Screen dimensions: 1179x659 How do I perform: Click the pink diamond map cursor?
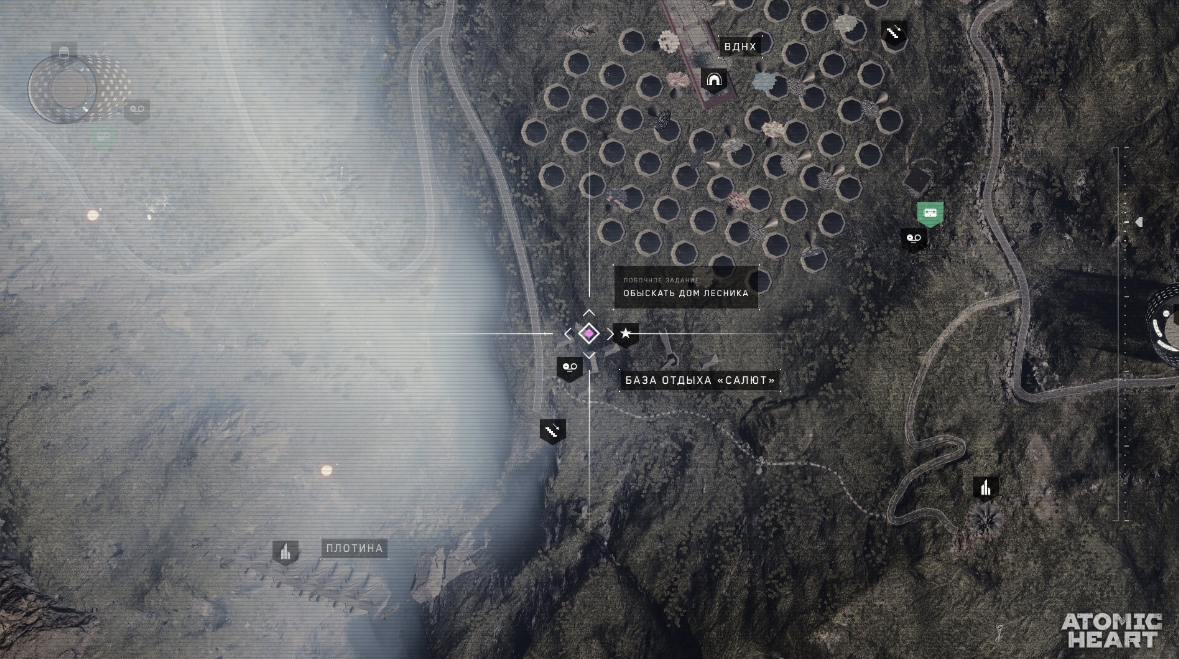[589, 334]
